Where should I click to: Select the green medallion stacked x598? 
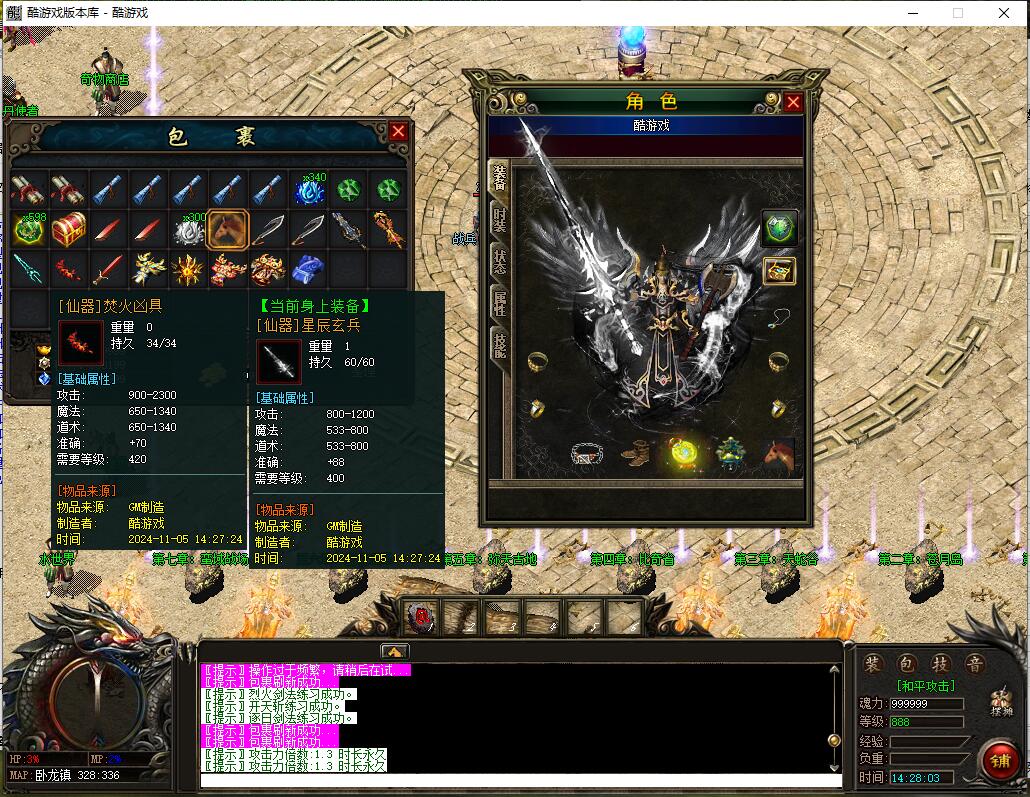[28, 230]
